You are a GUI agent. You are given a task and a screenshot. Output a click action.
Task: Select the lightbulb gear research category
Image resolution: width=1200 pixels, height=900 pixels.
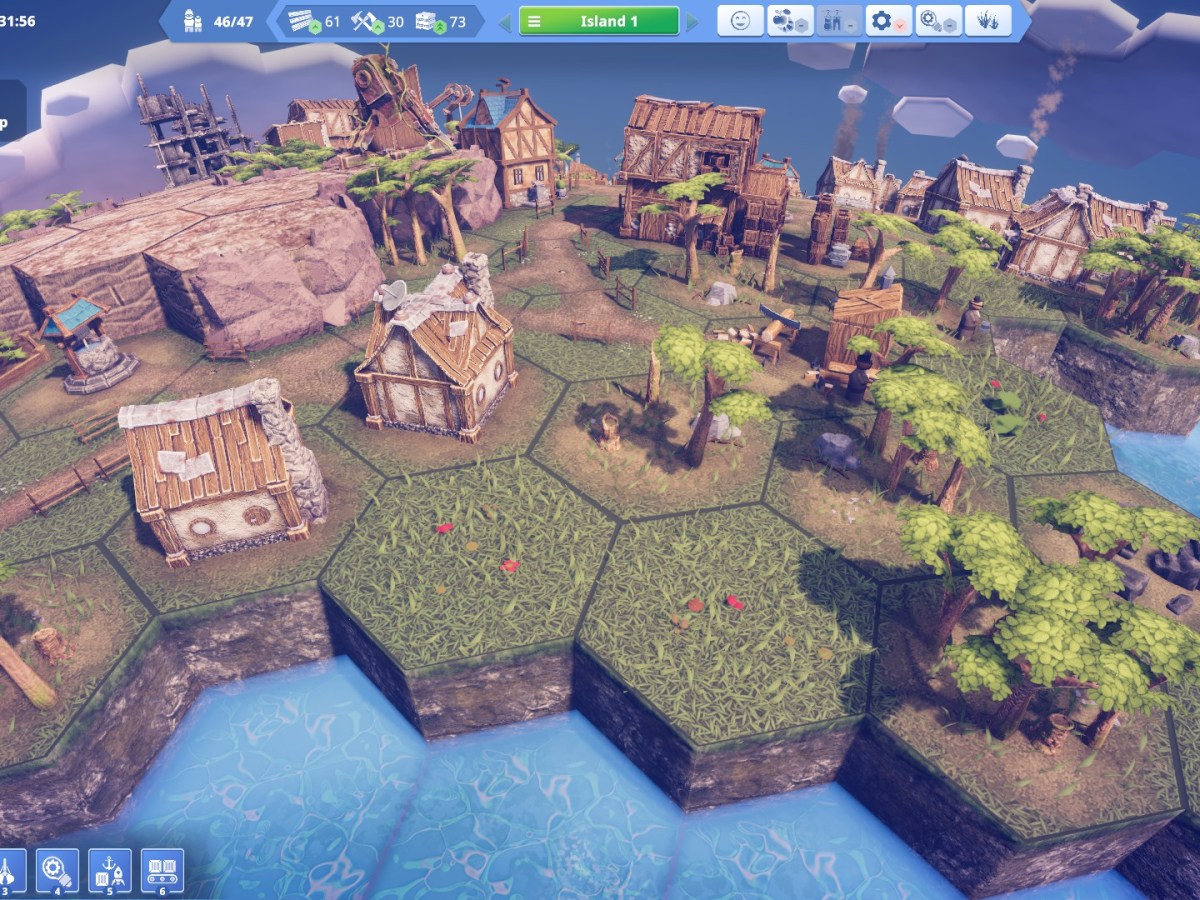tap(57, 870)
